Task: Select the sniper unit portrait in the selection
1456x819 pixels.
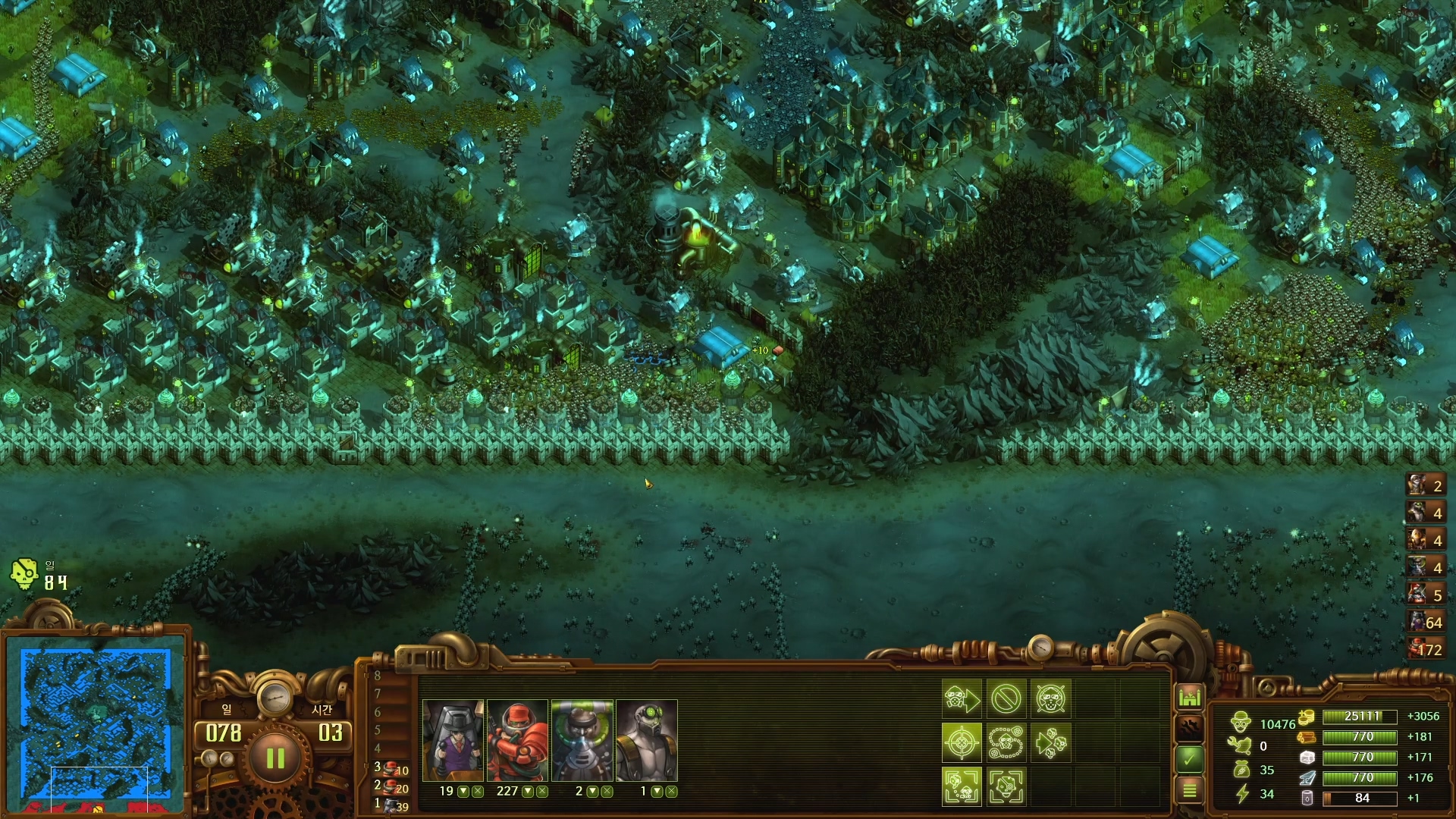Action: (x=453, y=740)
